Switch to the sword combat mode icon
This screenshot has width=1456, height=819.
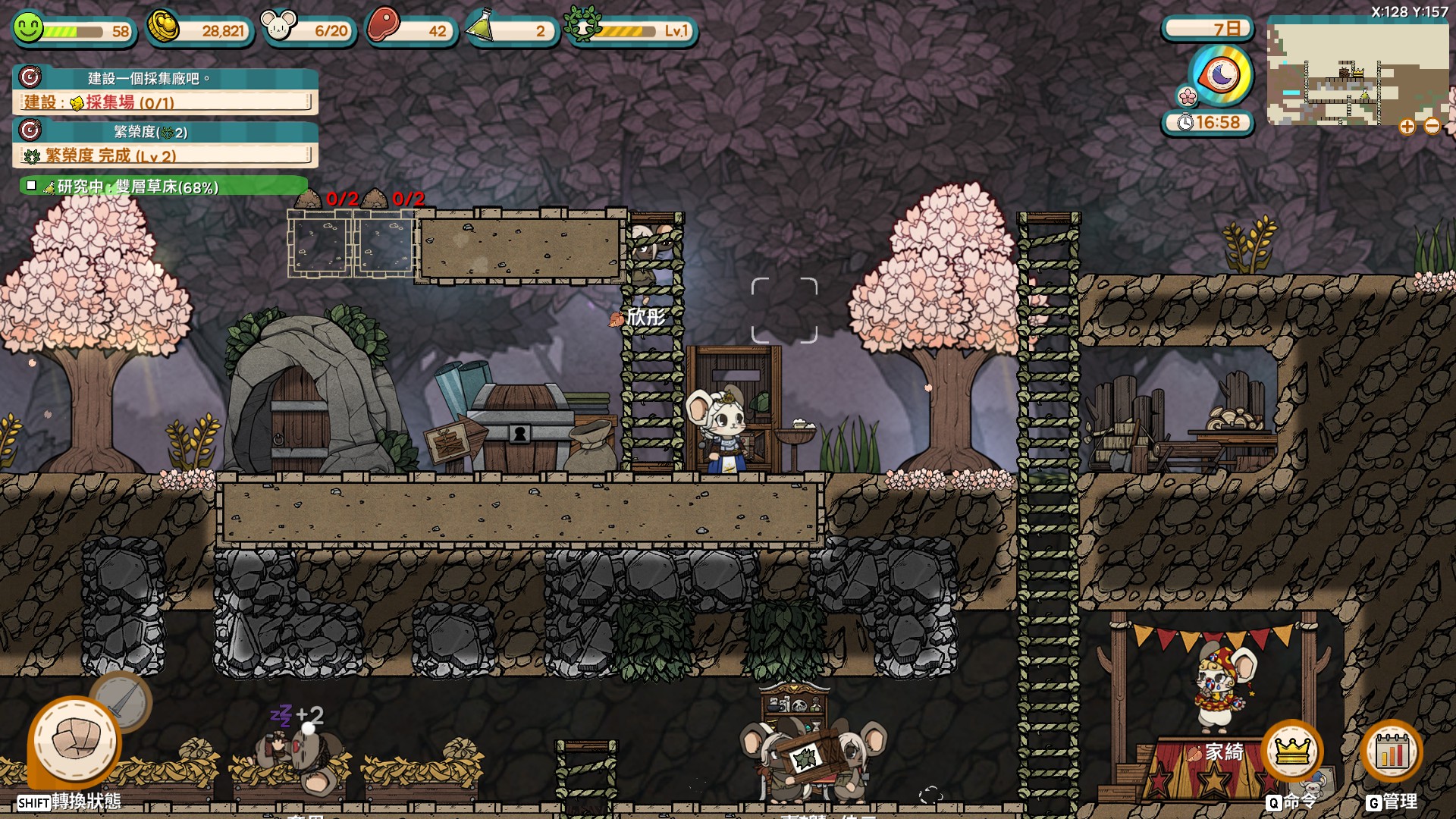click(121, 700)
